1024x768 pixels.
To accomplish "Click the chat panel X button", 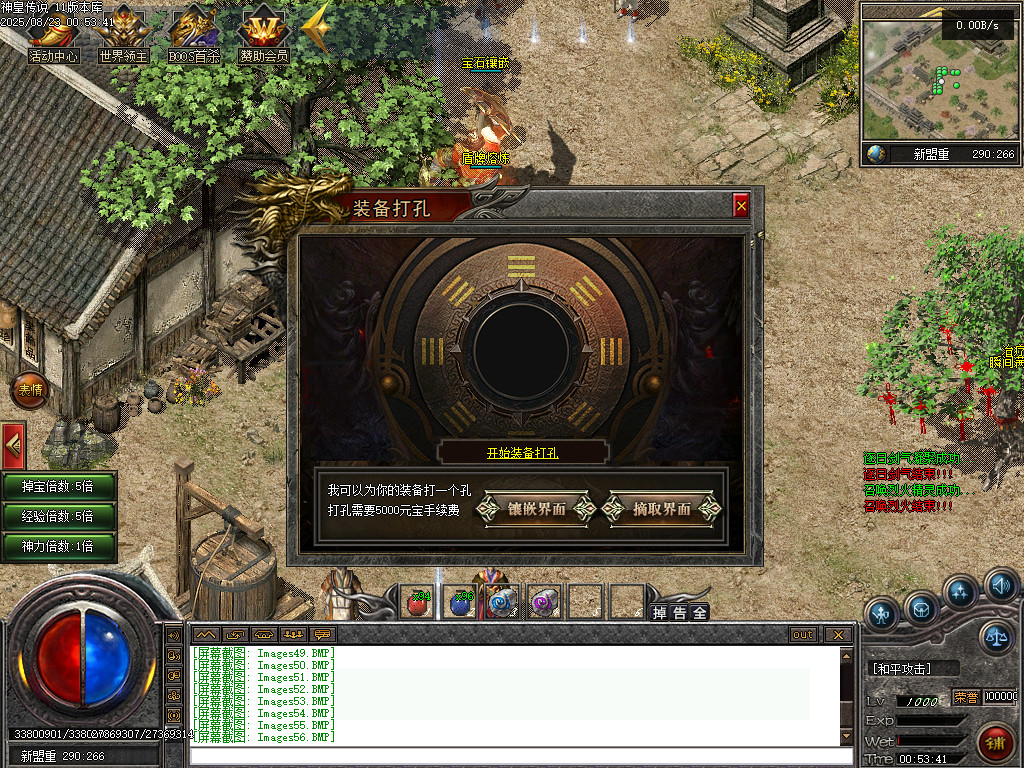I will coord(838,634).
